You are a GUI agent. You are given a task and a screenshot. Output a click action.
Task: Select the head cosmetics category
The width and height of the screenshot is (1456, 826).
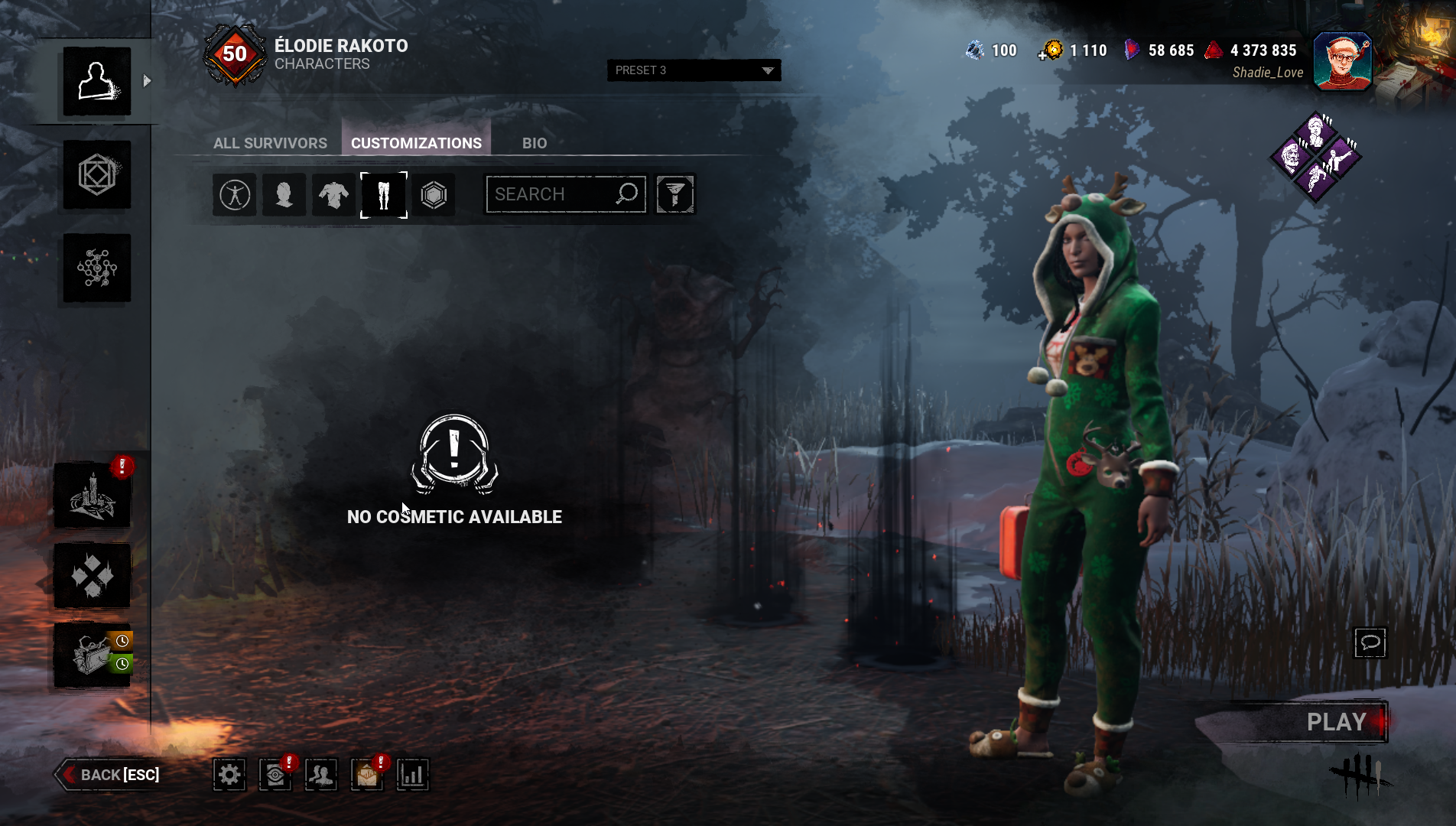tap(284, 195)
